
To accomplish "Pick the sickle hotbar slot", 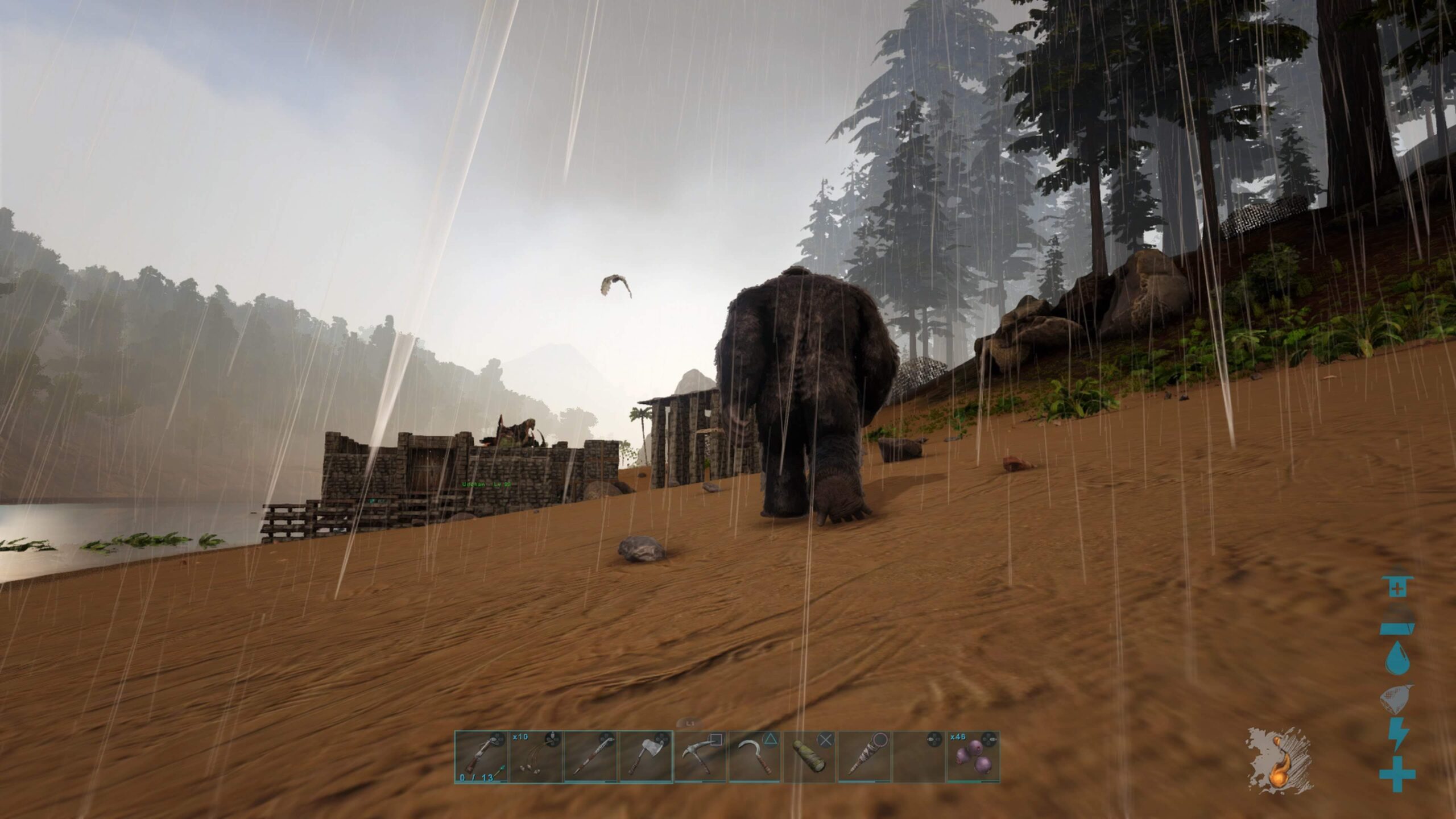I will click(x=755, y=756).
